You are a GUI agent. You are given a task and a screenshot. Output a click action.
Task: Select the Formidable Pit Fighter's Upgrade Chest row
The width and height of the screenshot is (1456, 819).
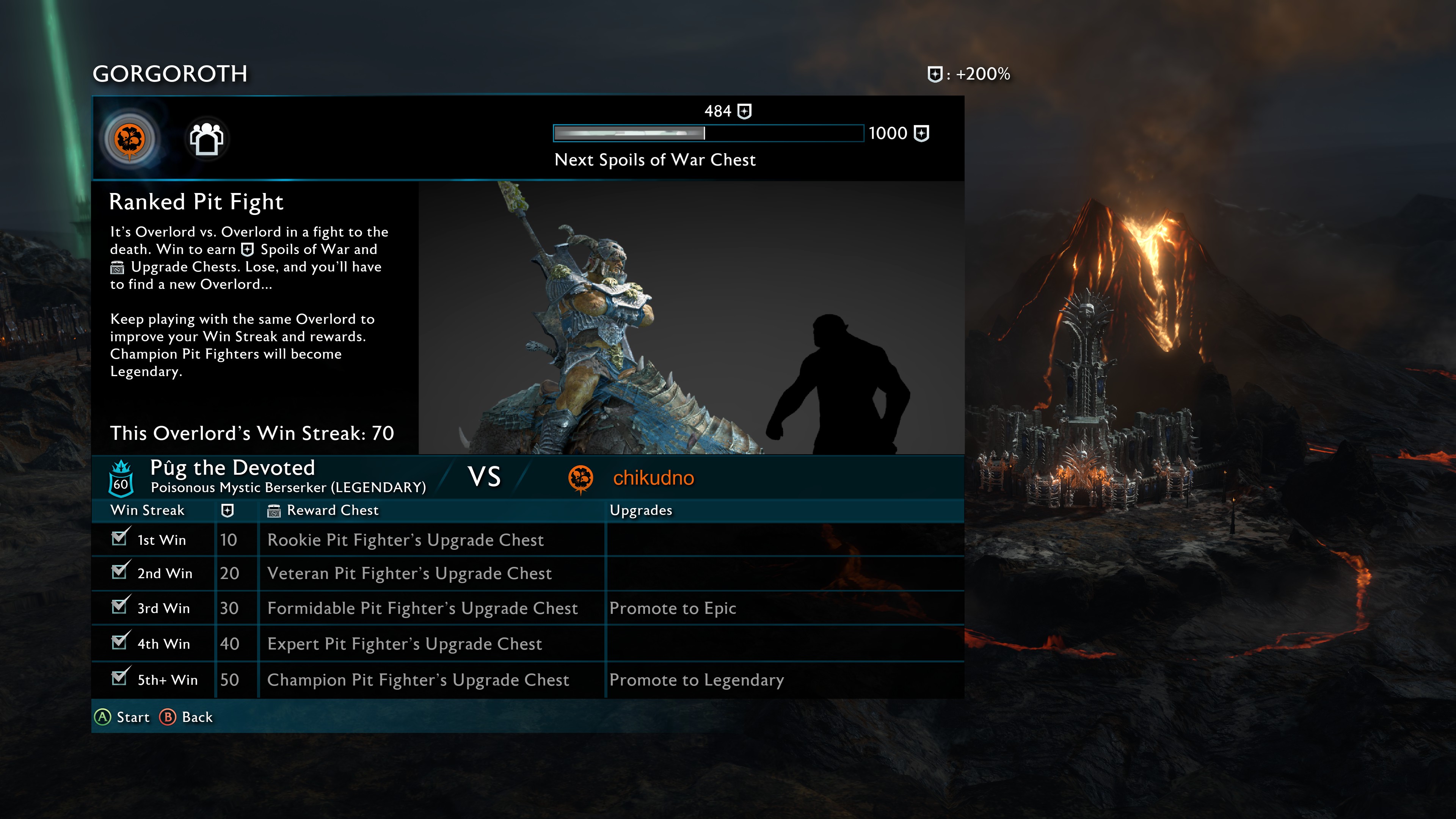(x=422, y=608)
